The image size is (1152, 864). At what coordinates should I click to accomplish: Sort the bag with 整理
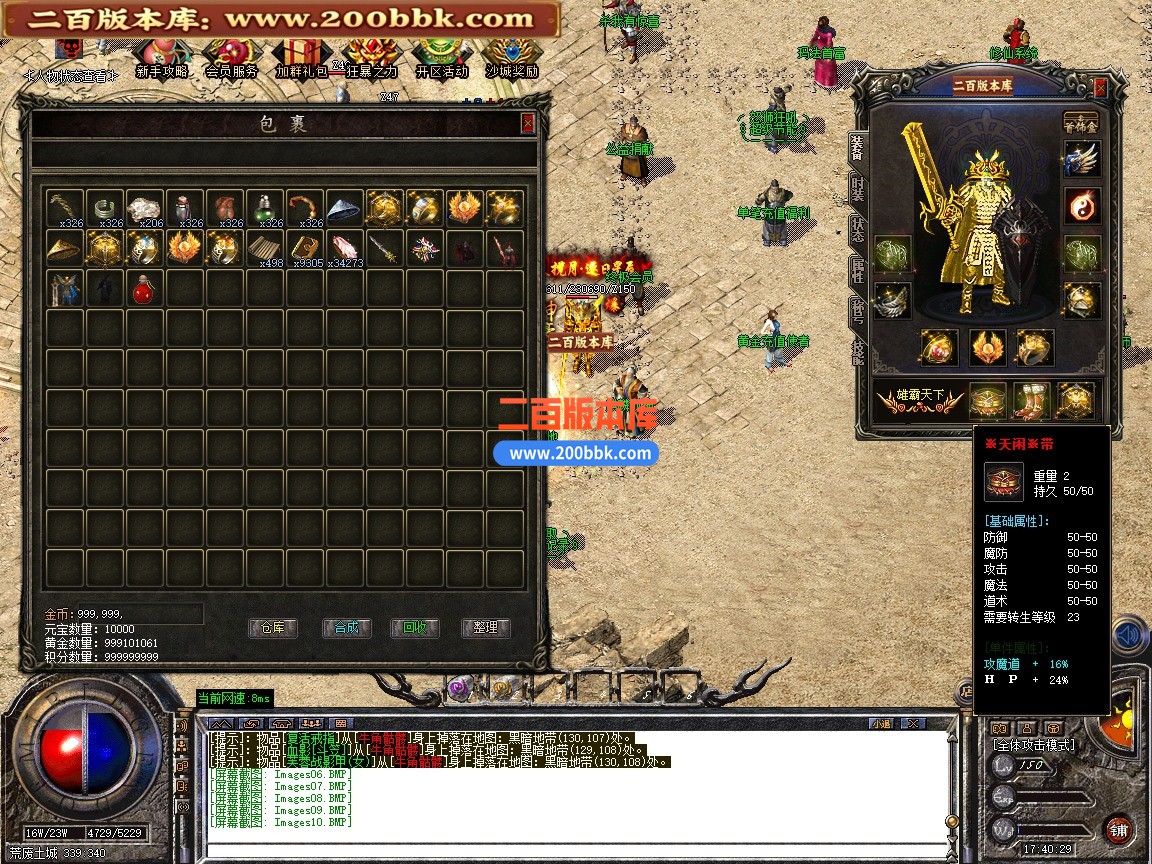(x=485, y=628)
